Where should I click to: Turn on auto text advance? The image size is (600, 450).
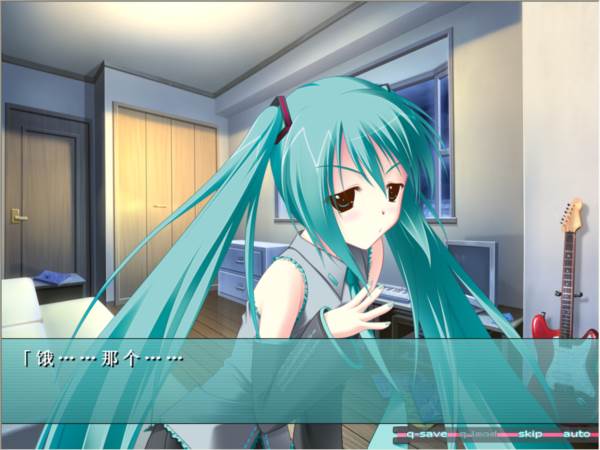[x=575, y=435]
